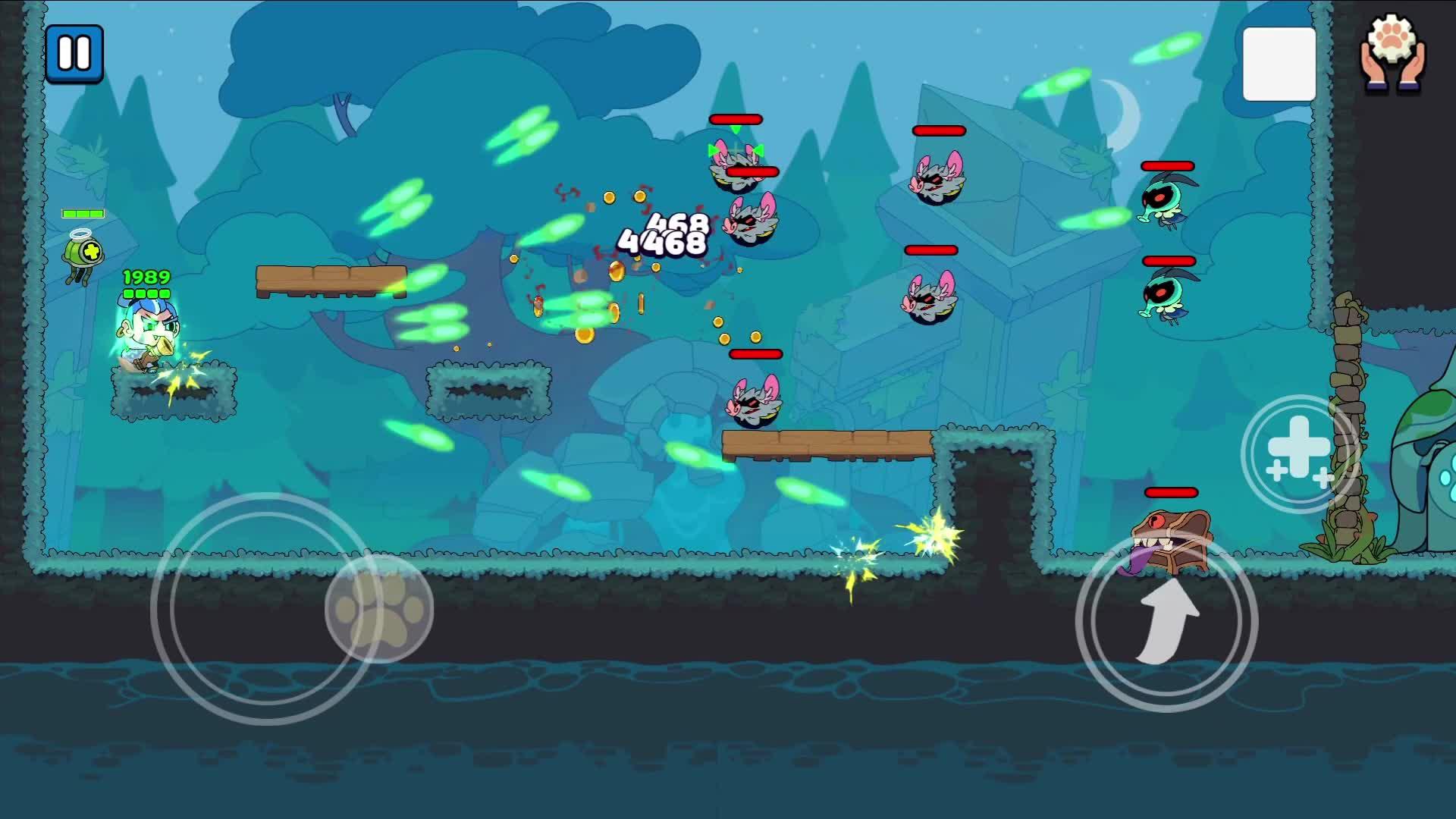The width and height of the screenshot is (1456, 819).
Task: Tap the targeted bat enemy with green markers
Action: pos(736,165)
